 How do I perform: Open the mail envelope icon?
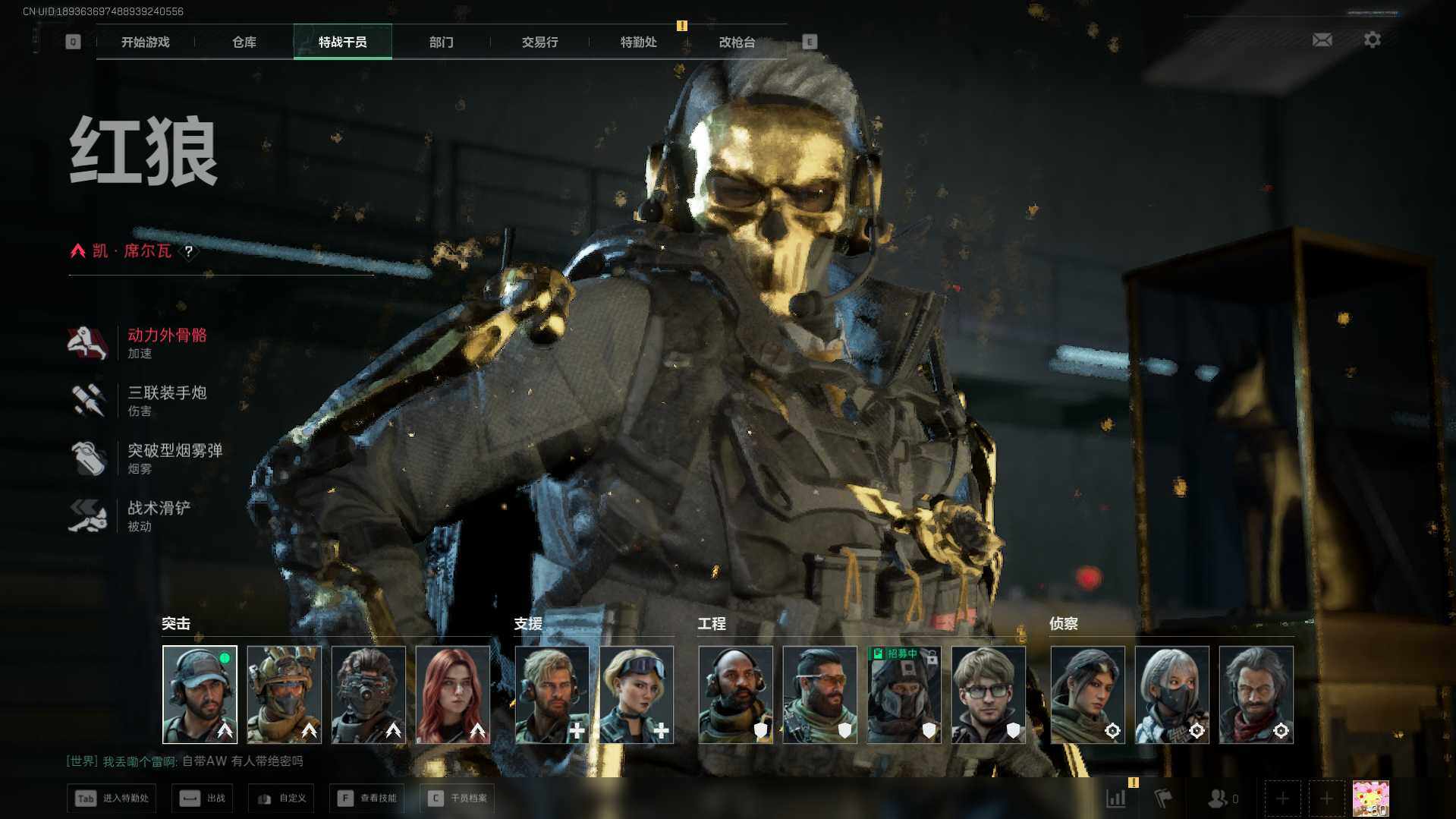(1322, 39)
